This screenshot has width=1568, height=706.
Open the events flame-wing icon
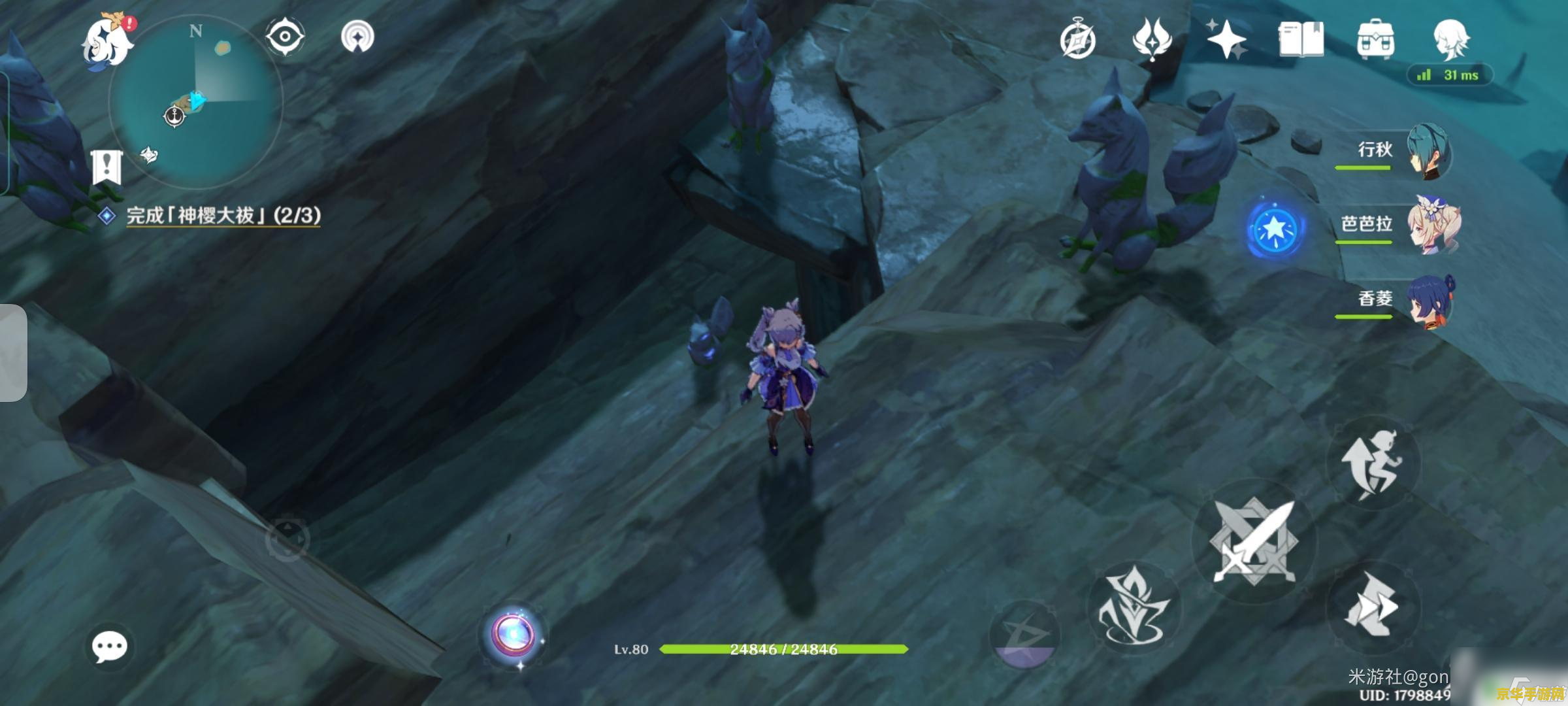point(1152,39)
